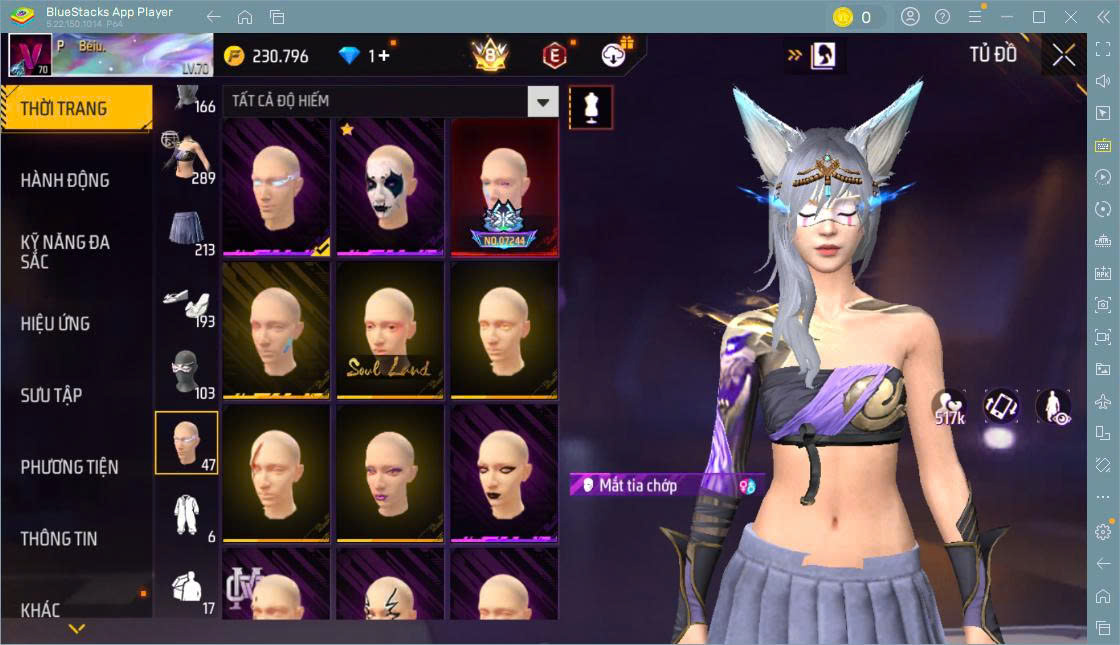1120x645 pixels.
Task: Open the Hành Động tab
Action: [66, 180]
